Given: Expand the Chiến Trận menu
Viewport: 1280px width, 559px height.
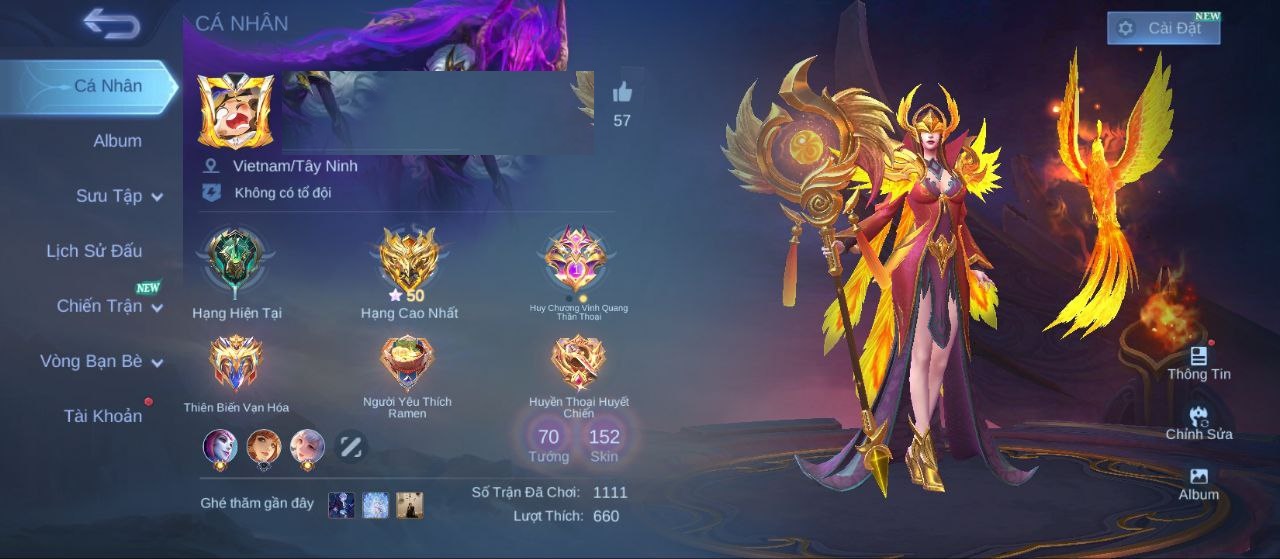Looking at the screenshot, I should click(109, 306).
